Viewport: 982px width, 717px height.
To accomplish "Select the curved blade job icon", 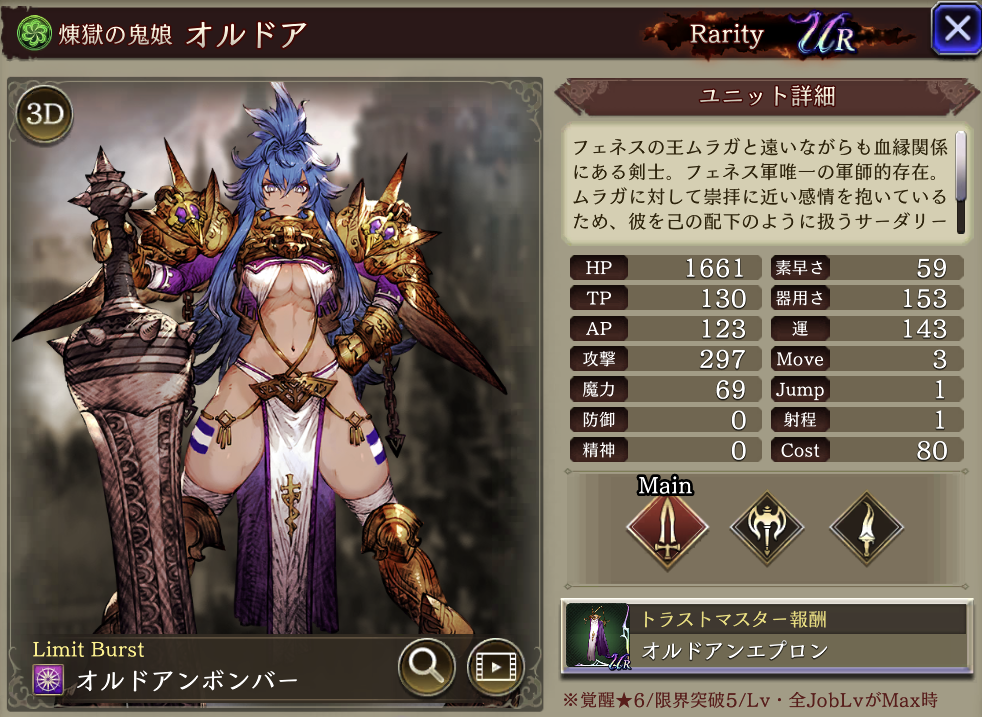I will coord(866,527).
